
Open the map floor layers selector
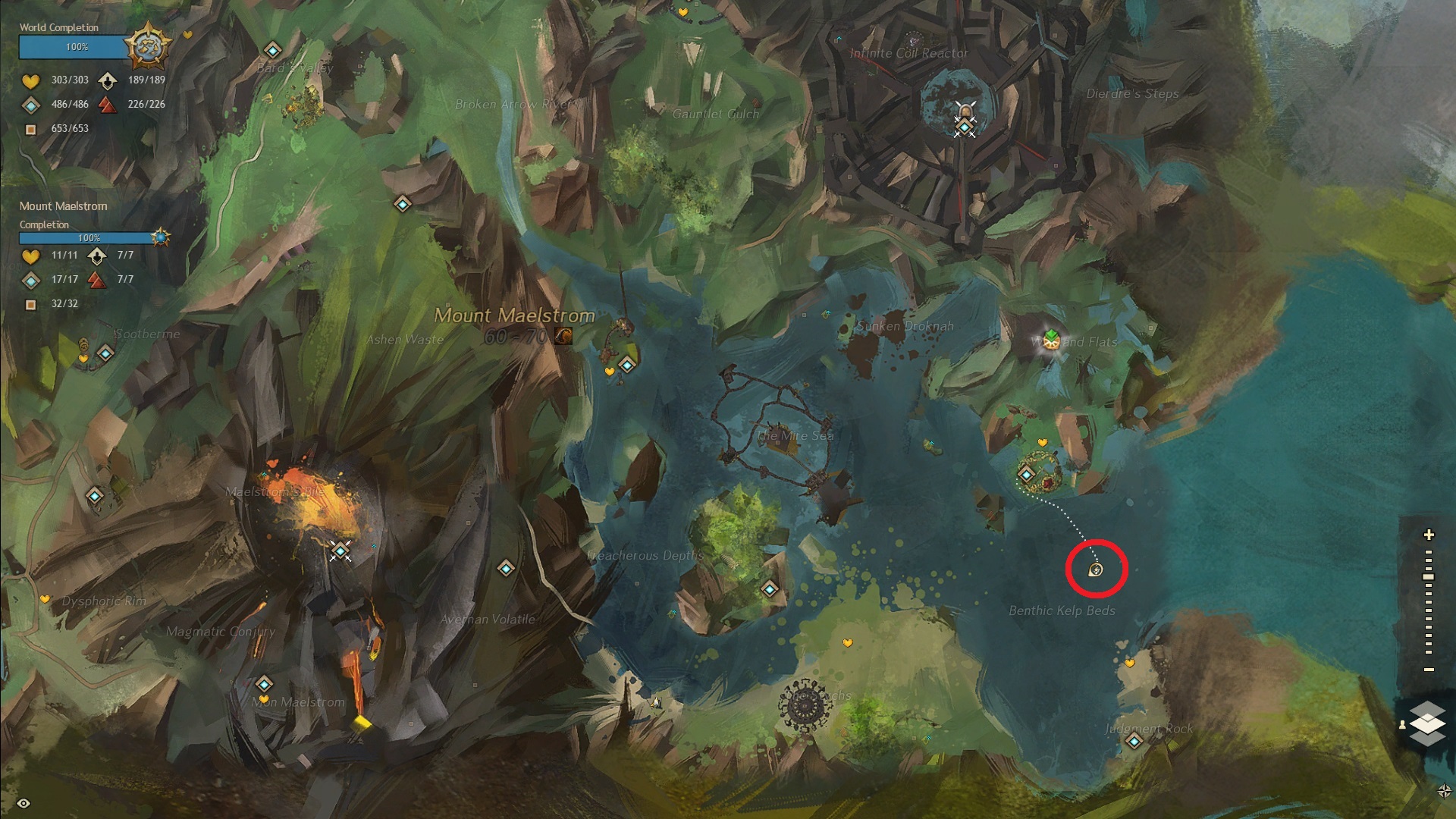pyautogui.click(x=1427, y=723)
